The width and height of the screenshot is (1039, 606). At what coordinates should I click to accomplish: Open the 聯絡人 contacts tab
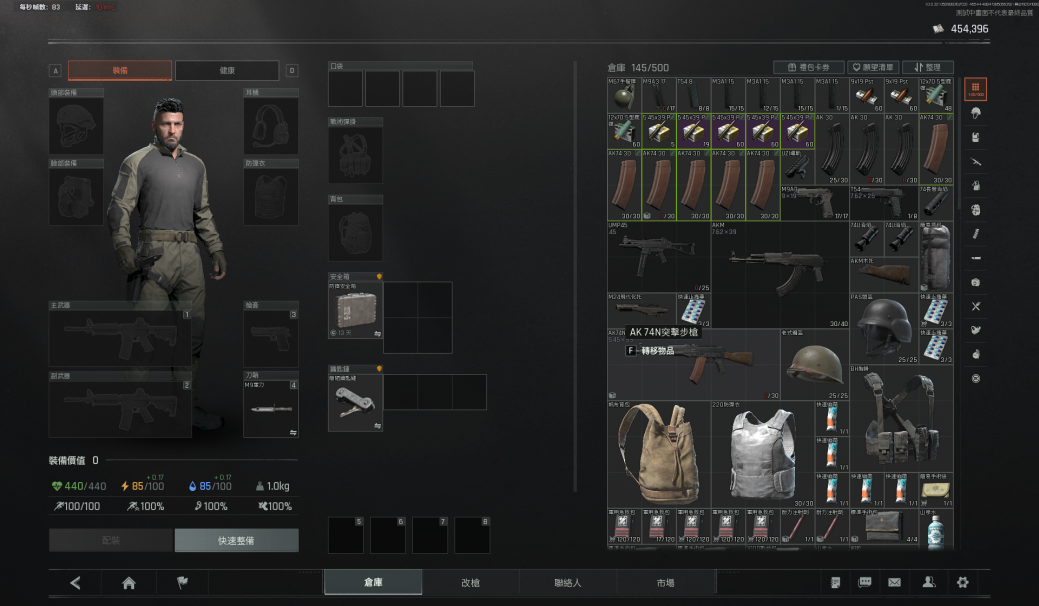[x=567, y=583]
